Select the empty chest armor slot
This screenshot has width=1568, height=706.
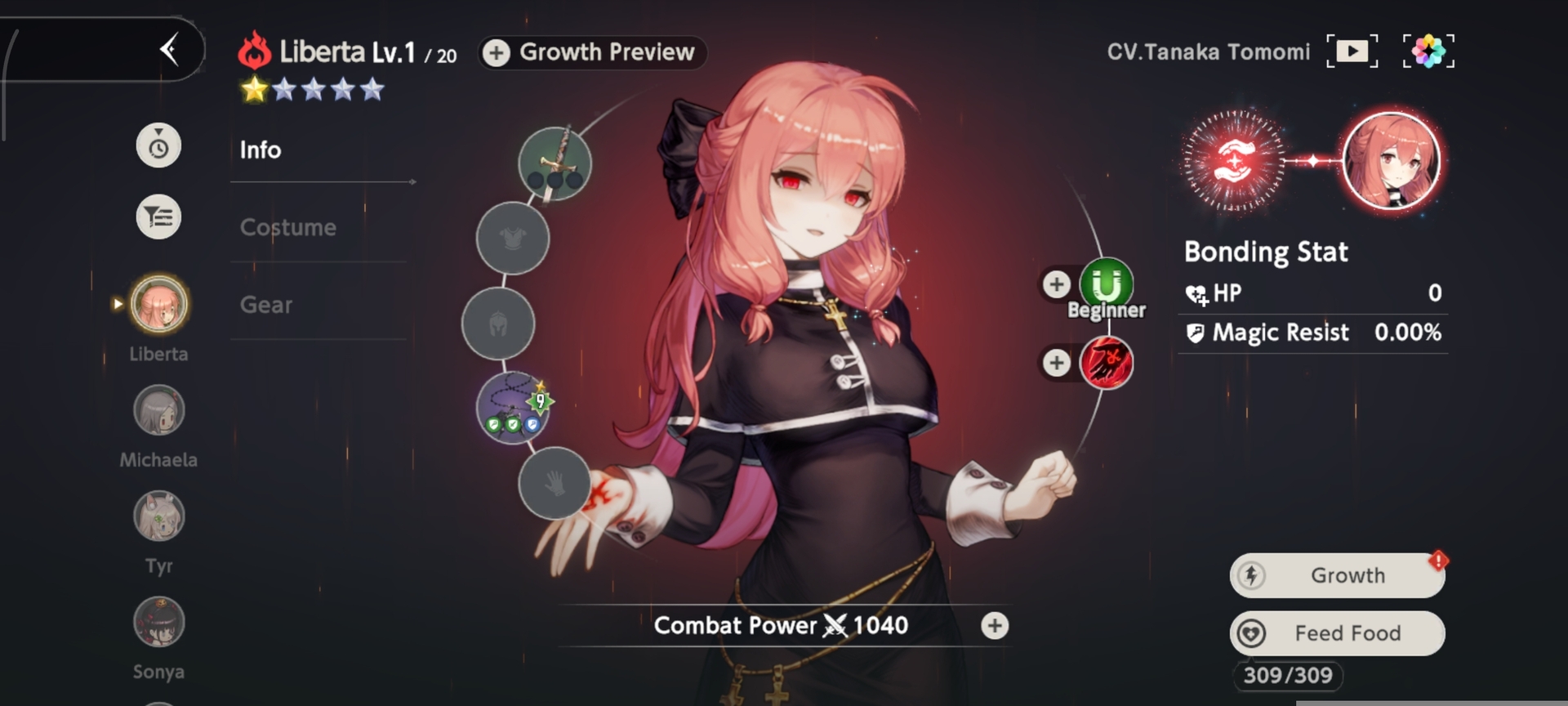click(x=513, y=239)
